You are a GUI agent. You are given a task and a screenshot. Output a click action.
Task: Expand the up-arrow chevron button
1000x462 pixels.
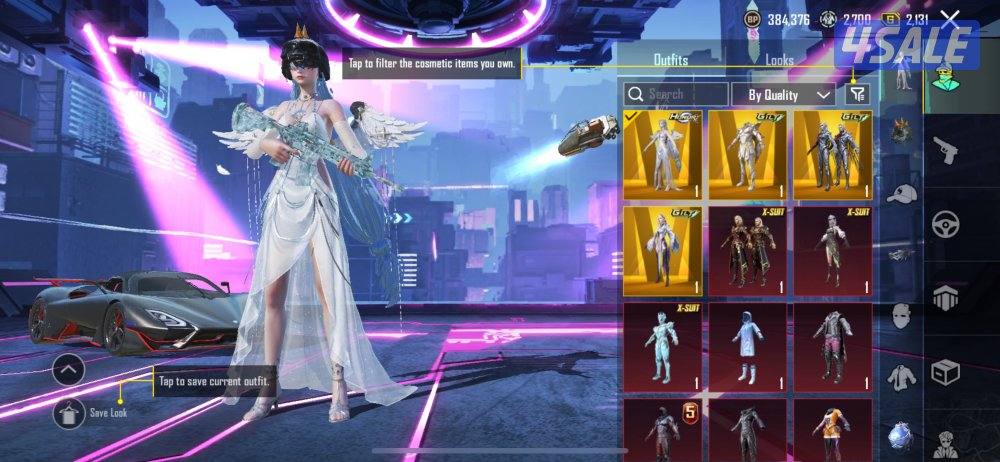[x=69, y=371]
